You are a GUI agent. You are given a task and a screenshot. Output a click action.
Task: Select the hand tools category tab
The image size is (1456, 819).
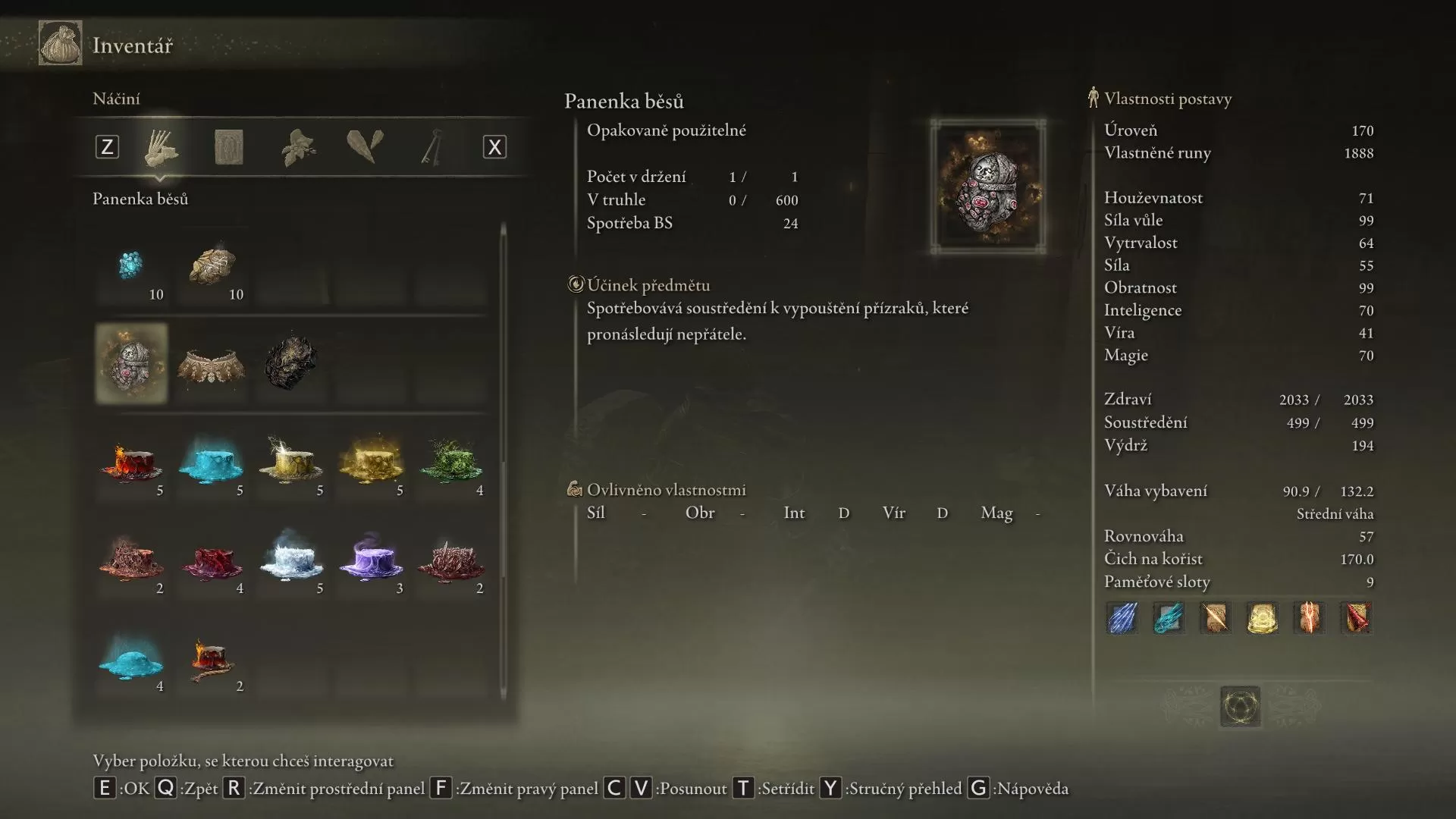click(161, 147)
